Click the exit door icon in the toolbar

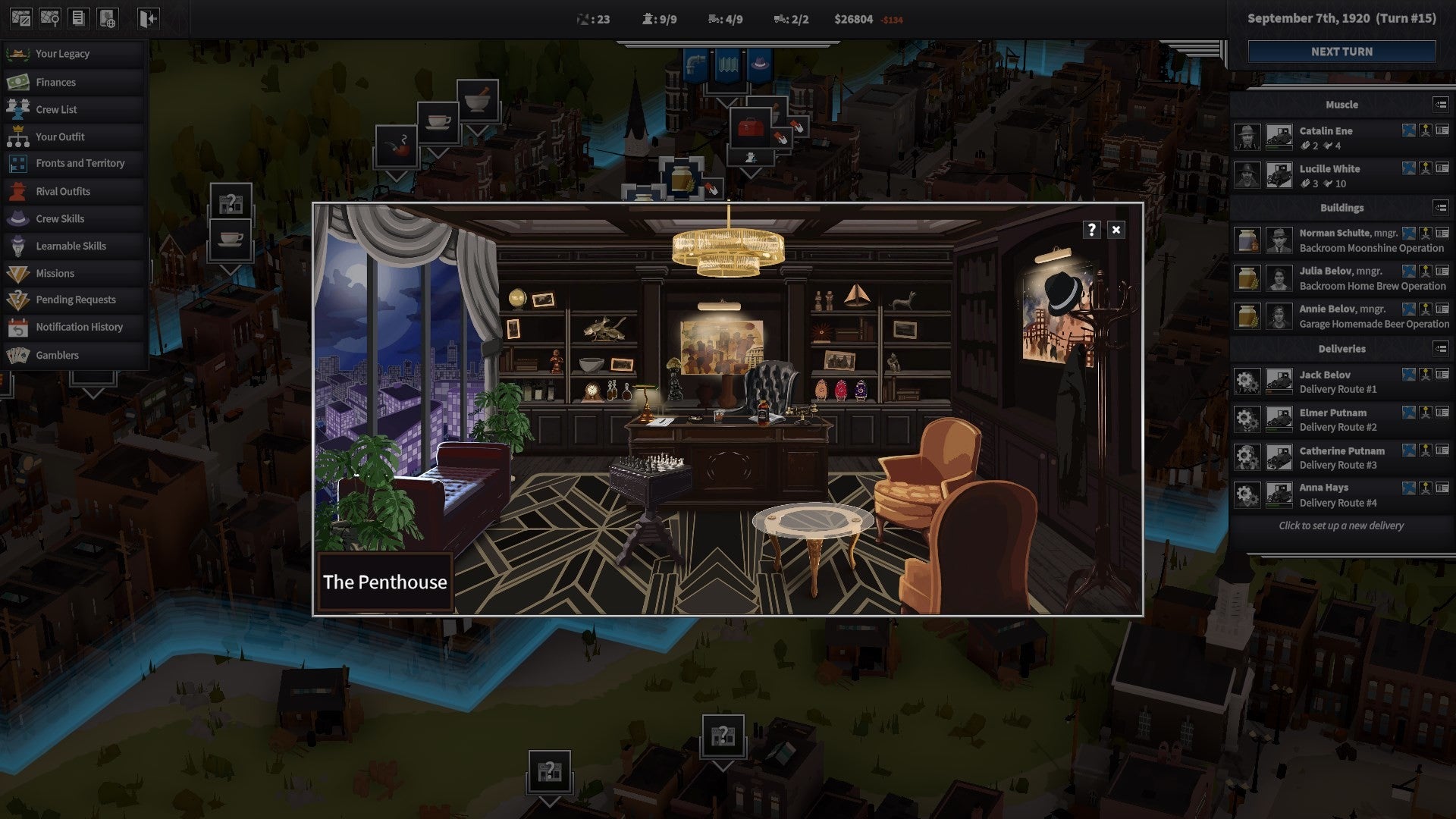coord(147,18)
